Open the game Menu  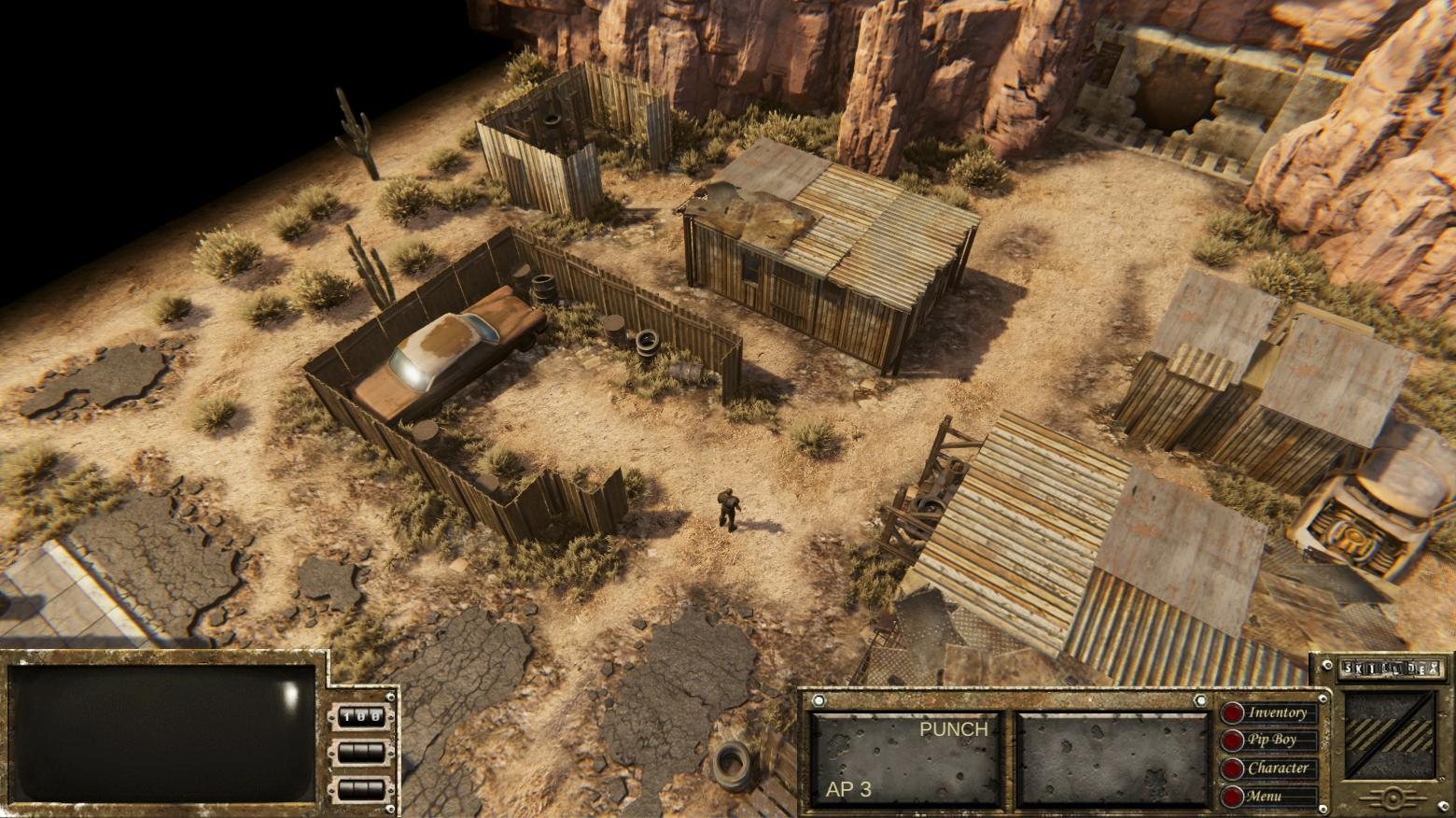[x=1269, y=797]
